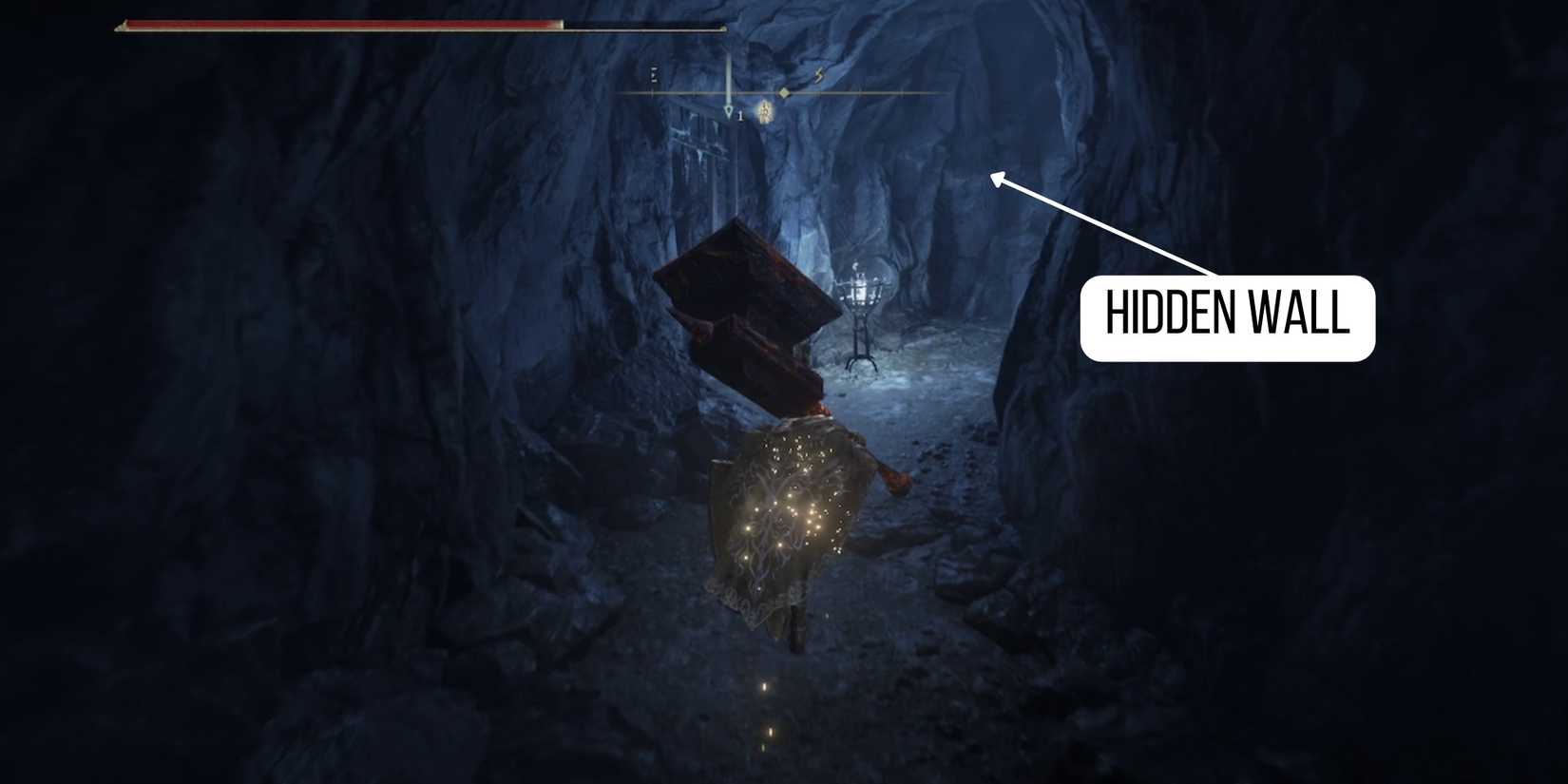Expand the HIDDEN WALL callout label
Screen dimensions: 1568x784
tap(1226, 318)
